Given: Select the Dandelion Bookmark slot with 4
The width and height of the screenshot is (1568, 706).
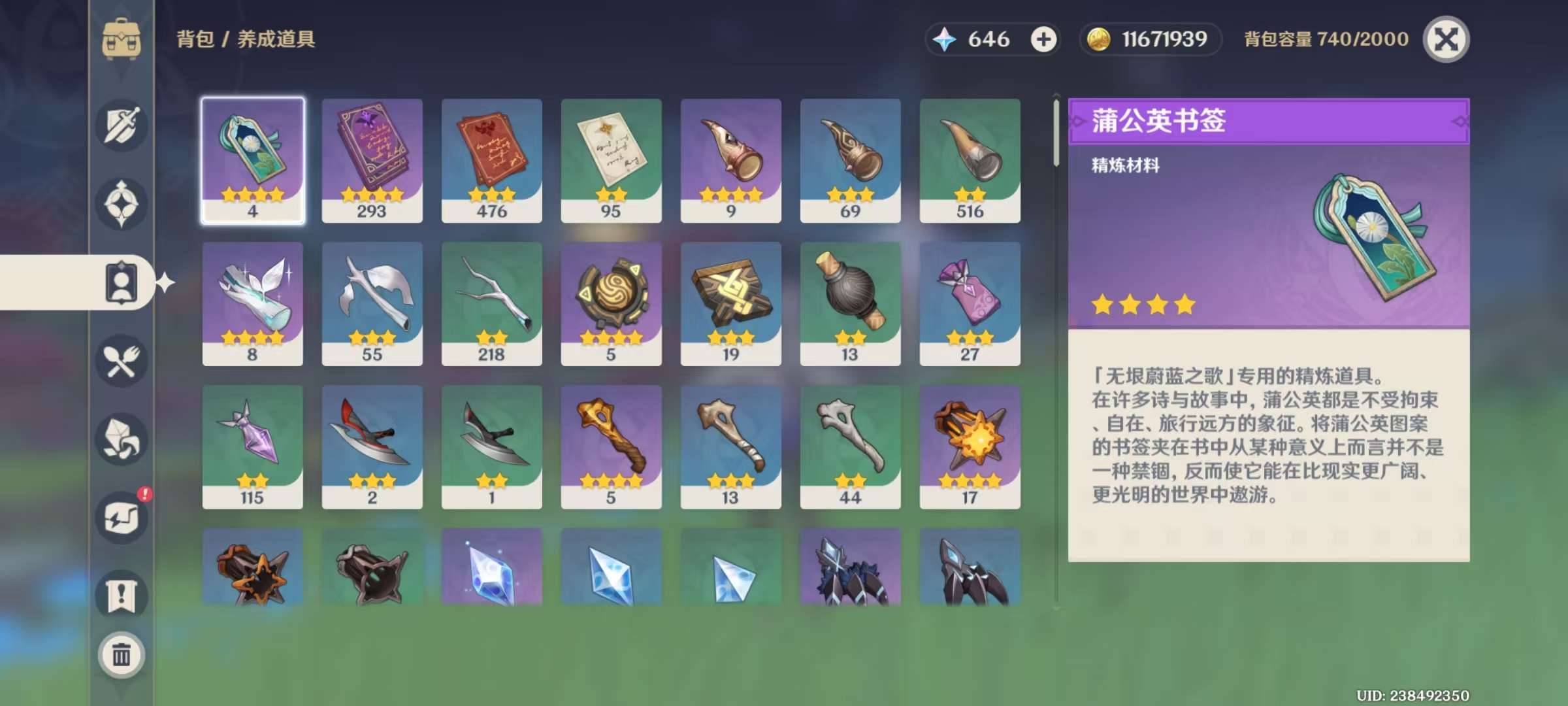Looking at the screenshot, I should pyautogui.click(x=253, y=160).
